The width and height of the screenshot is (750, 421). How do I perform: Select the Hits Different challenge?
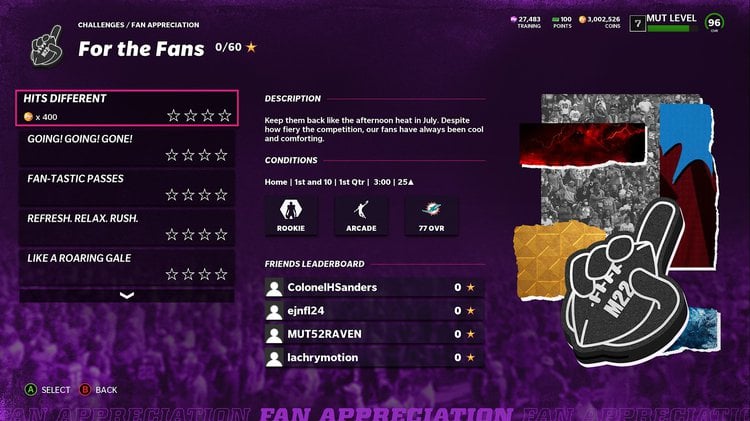127,108
